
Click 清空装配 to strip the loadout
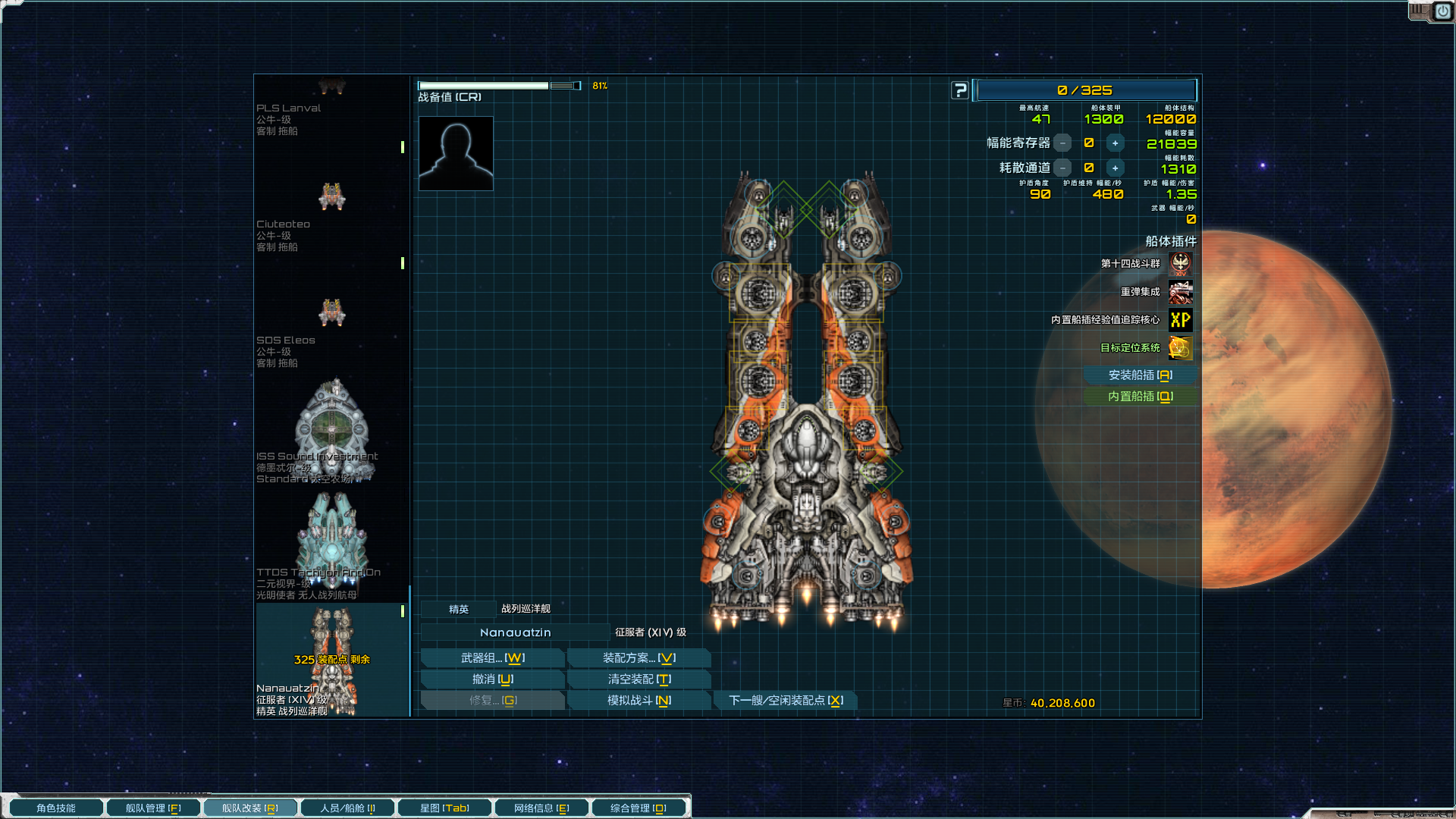tap(639, 679)
